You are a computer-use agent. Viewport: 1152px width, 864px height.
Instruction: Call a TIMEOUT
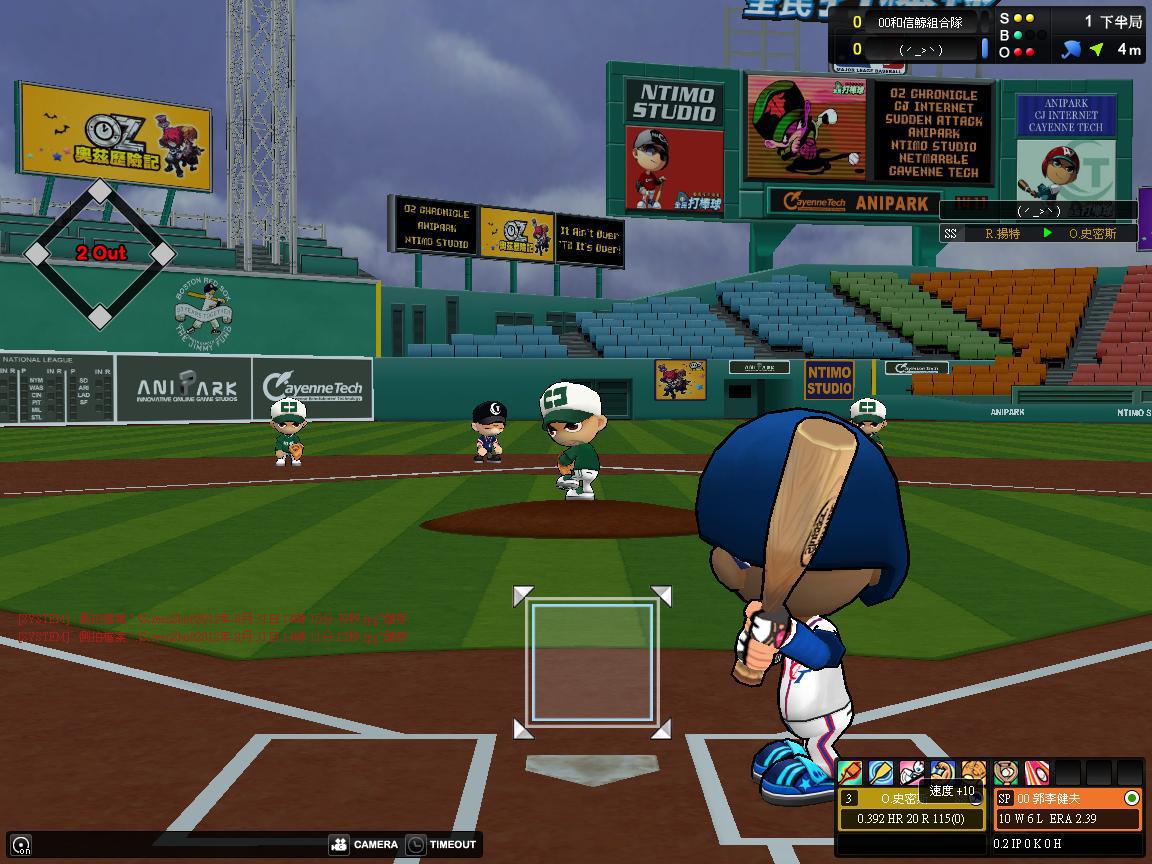click(441, 844)
